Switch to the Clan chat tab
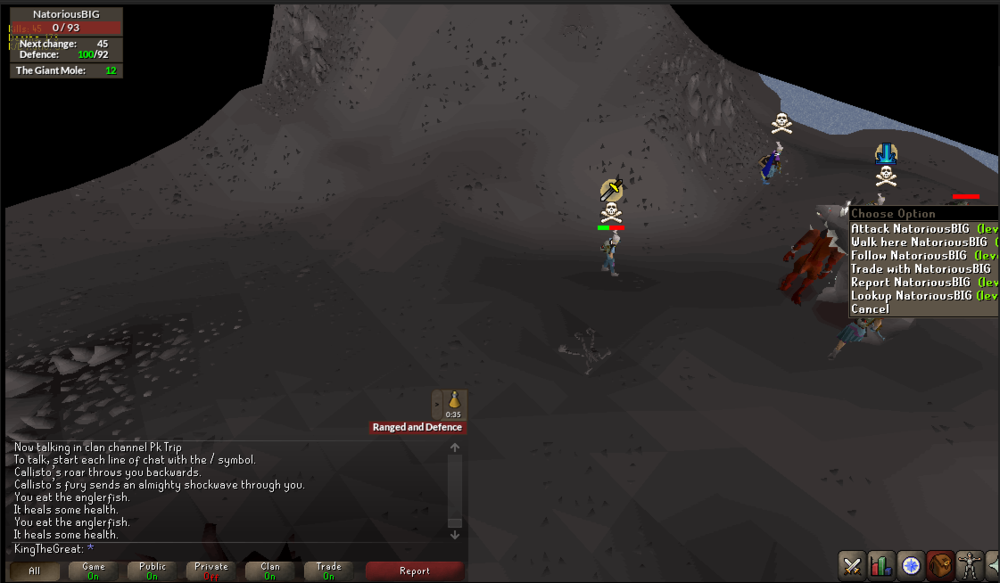The width and height of the screenshot is (1000, 583). 270,571
